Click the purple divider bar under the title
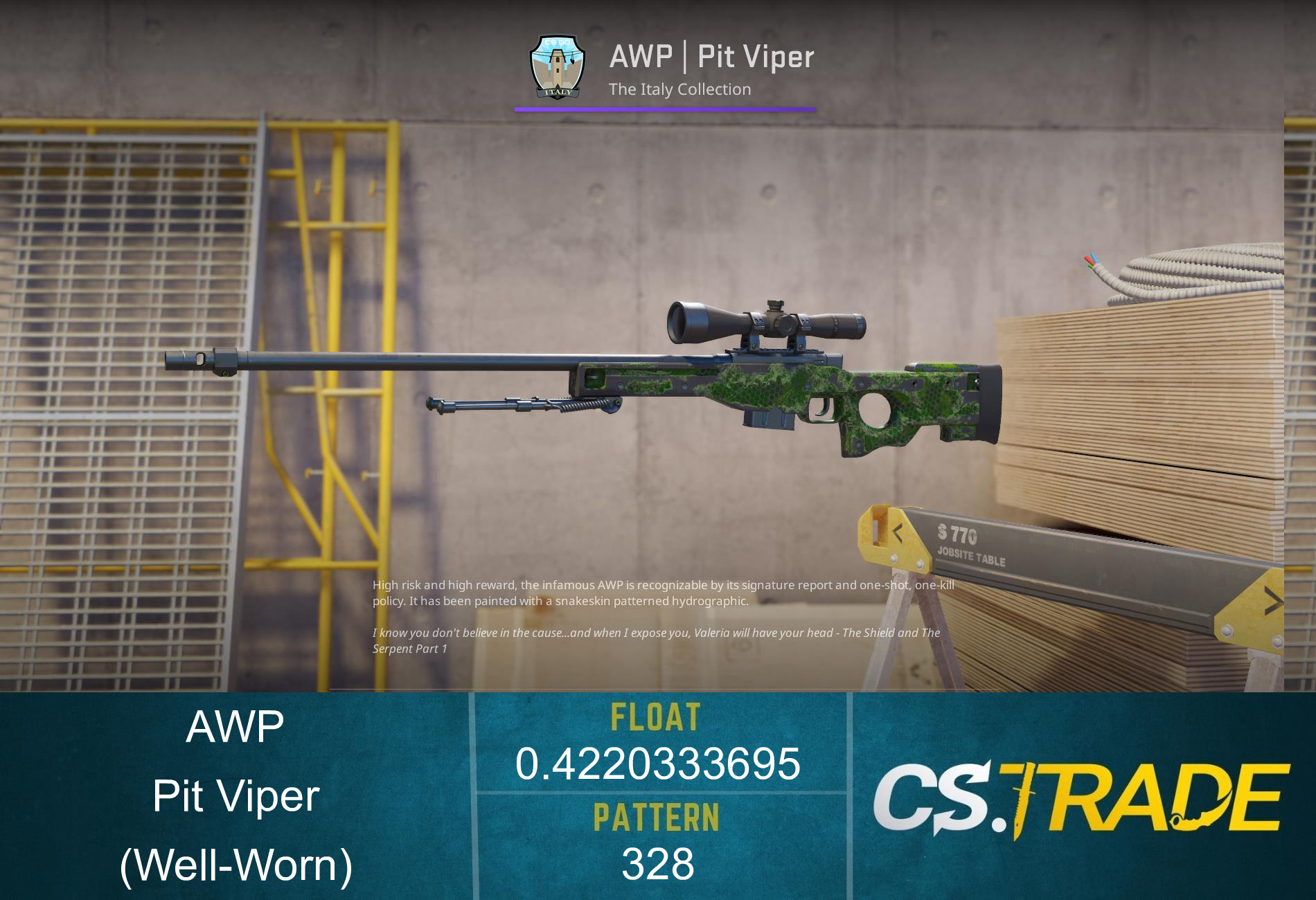The image size is (1316, 900). [665, 108]
